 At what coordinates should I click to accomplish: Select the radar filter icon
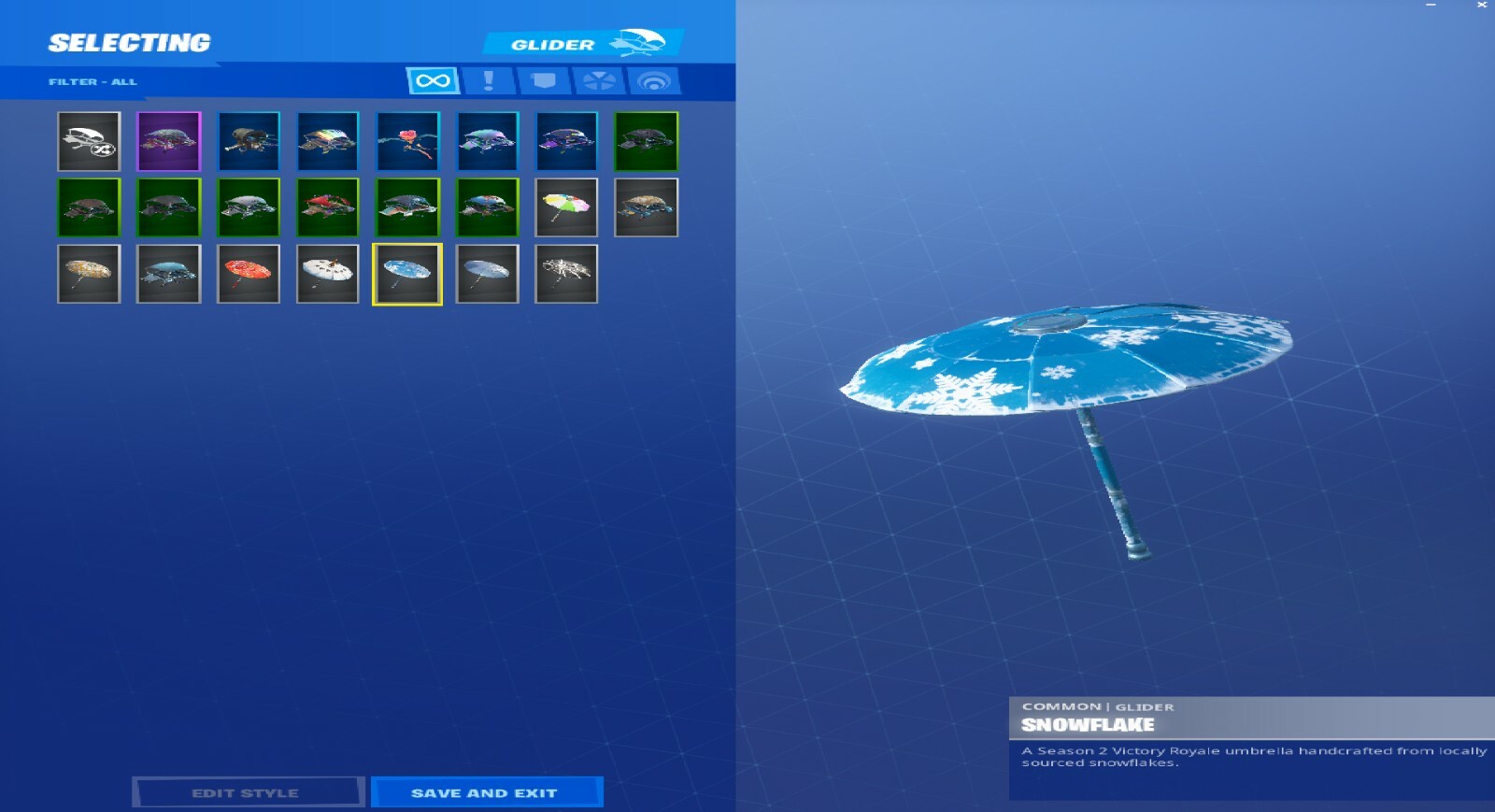[x=656, y=80]
